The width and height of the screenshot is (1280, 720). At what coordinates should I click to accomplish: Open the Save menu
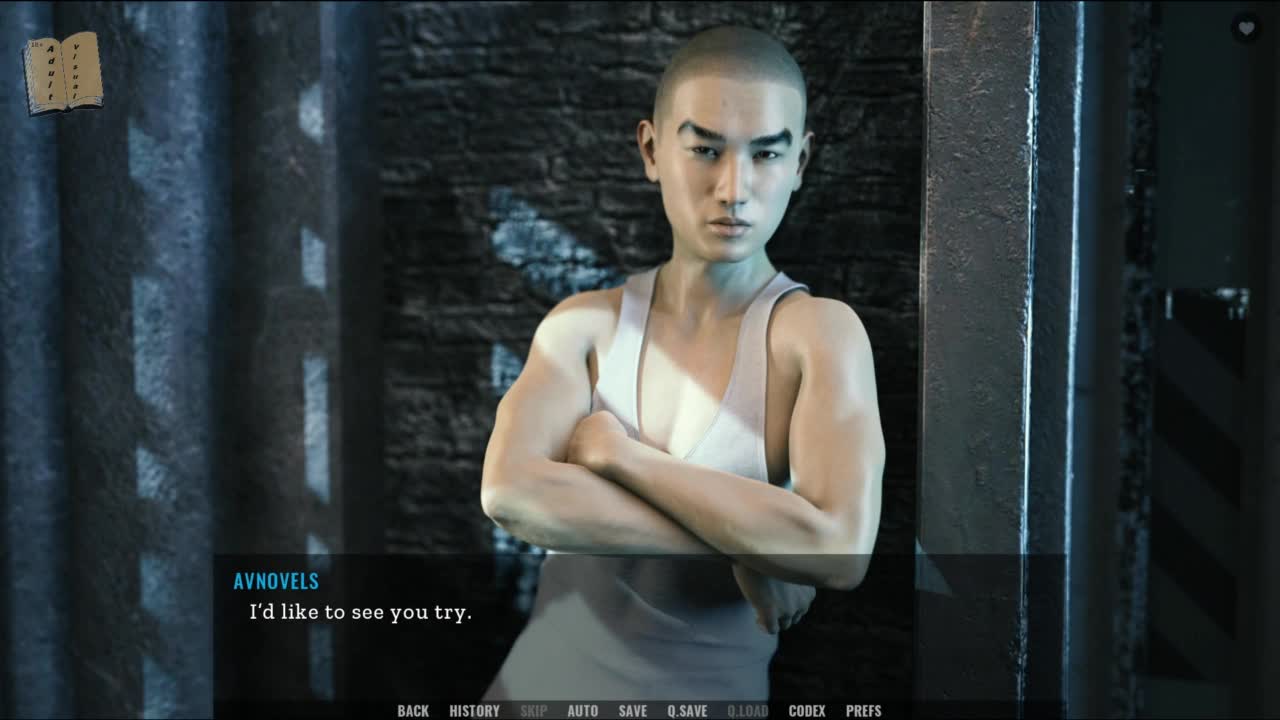click(632, 711)
